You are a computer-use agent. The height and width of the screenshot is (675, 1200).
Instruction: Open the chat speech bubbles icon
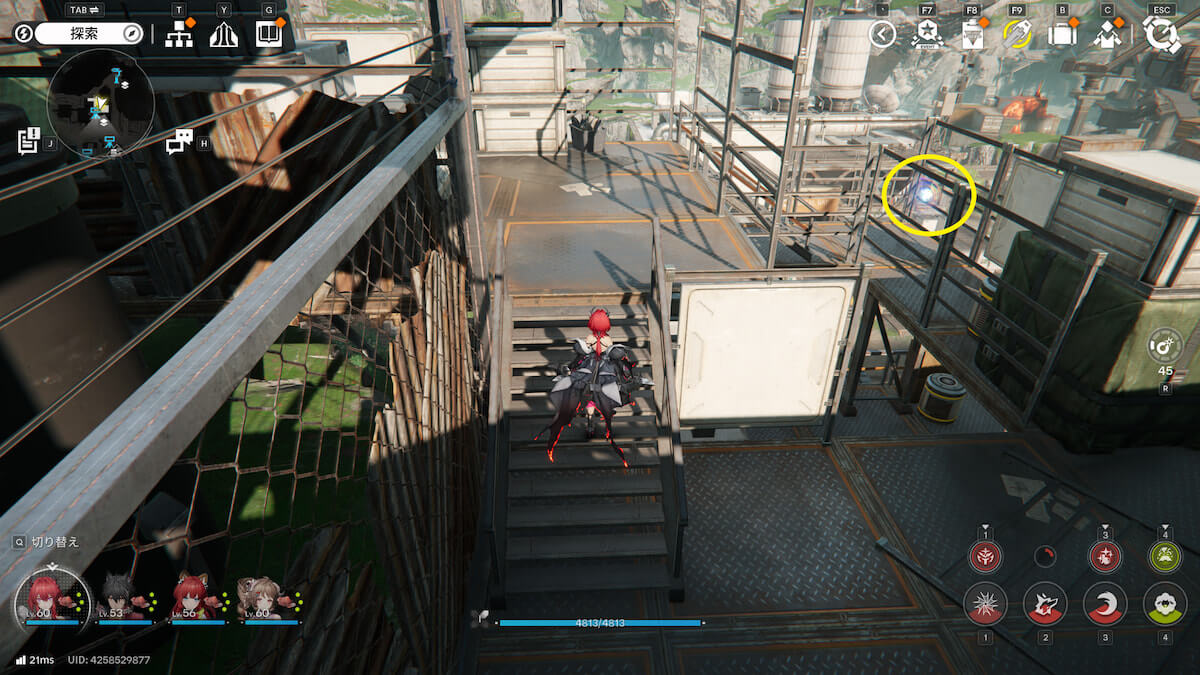[178, 143]
